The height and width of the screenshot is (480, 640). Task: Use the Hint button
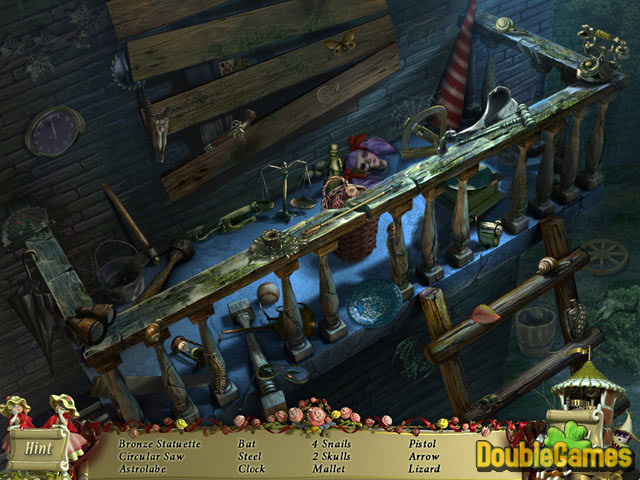coord(41,450)
